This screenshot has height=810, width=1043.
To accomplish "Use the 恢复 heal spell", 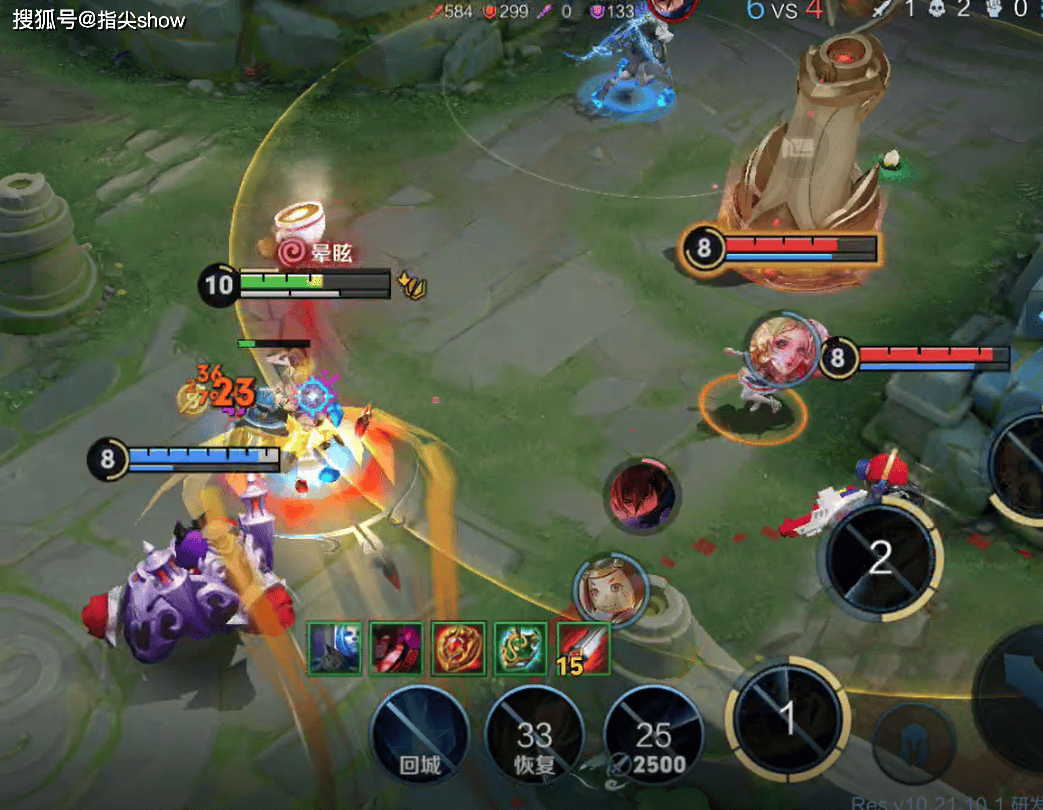I will [x=534, y=737].
